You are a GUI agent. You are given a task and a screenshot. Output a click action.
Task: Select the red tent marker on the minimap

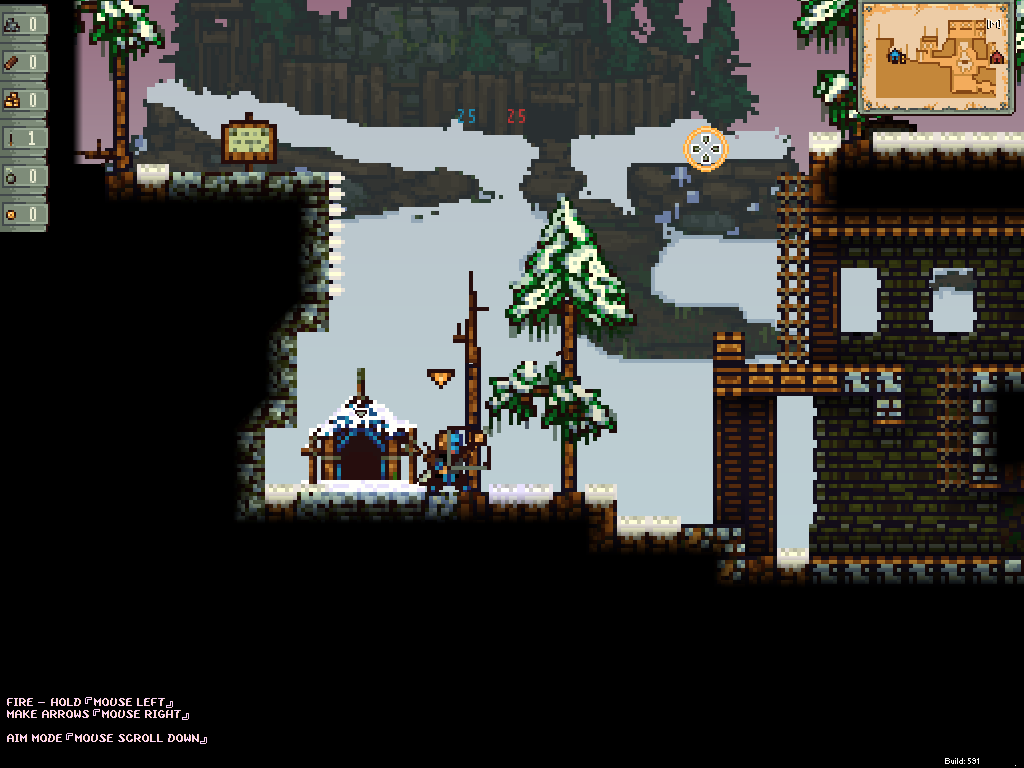[x=996, y=58]
